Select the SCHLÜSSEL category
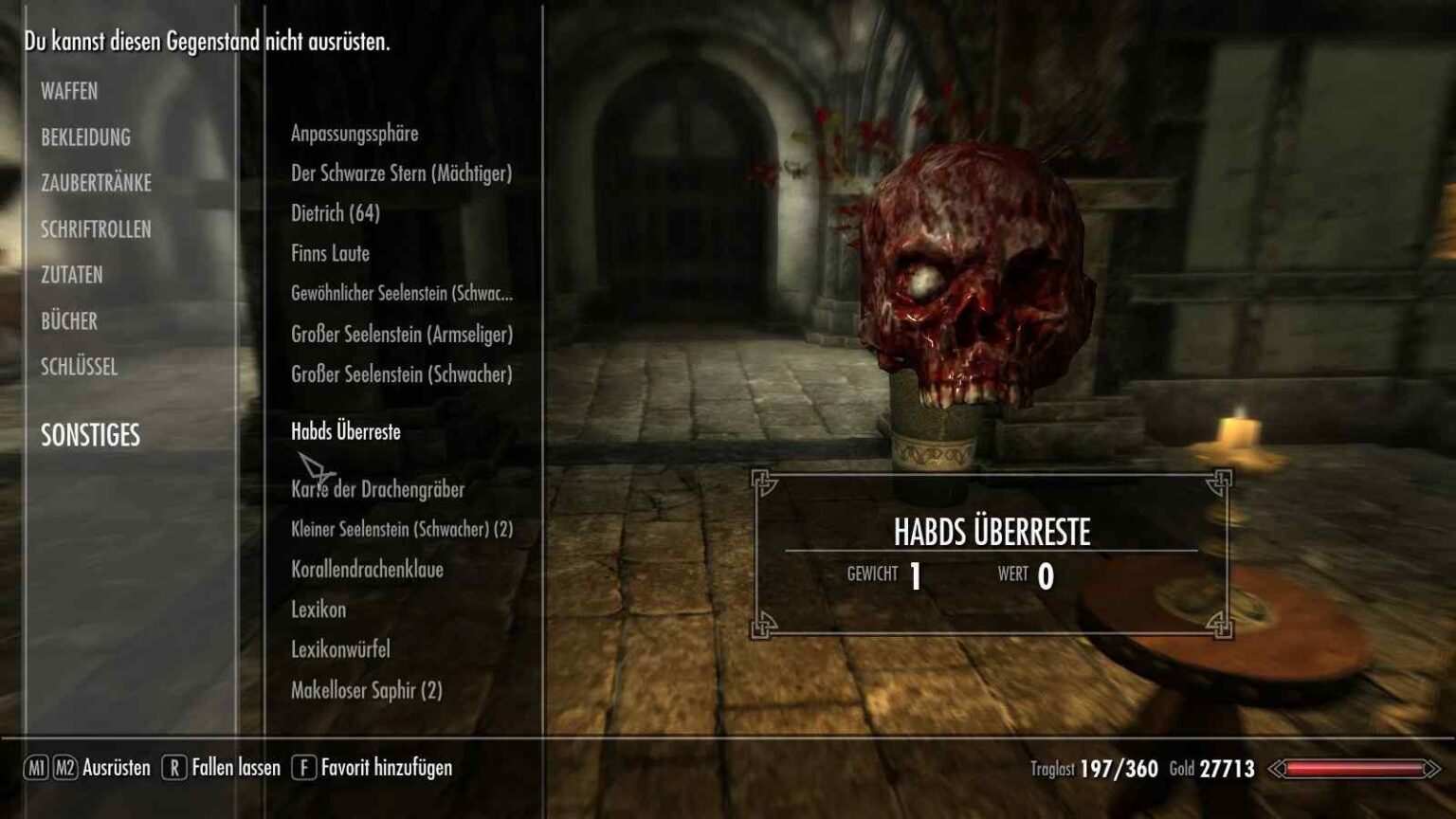Screen dimensions: 1456x819 [x=79, y=367]
